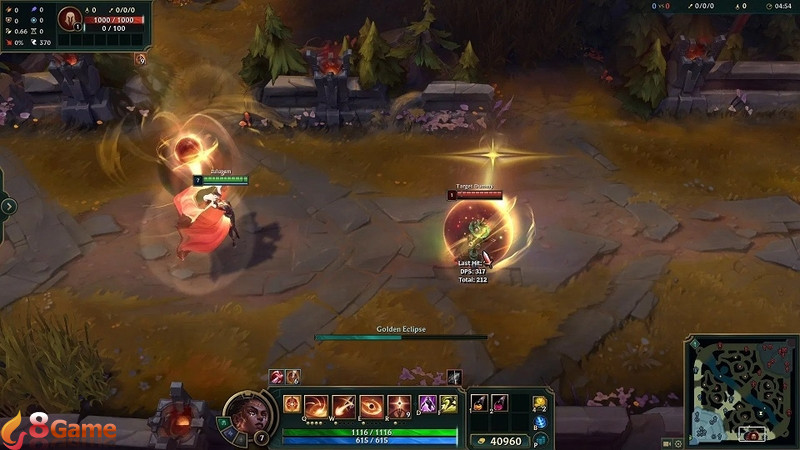Click the passive ability icon

coord(292,404)
